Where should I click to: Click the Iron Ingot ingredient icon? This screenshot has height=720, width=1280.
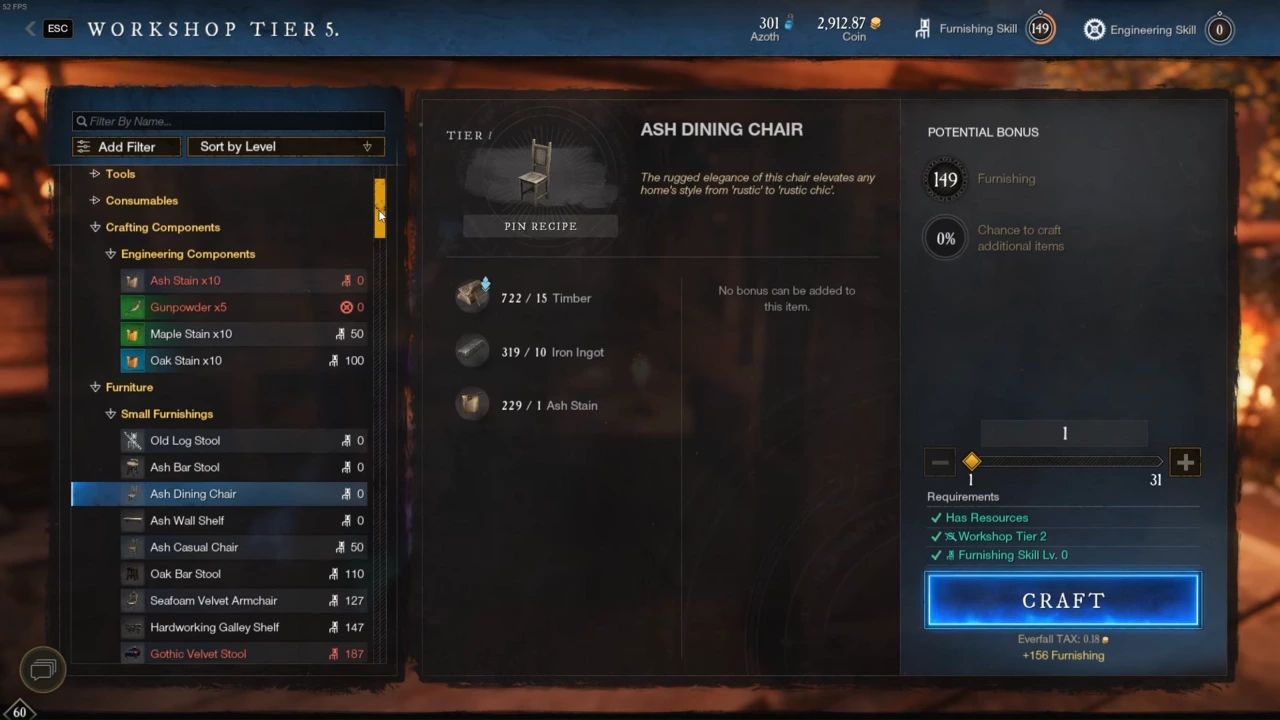pos(471,351)
